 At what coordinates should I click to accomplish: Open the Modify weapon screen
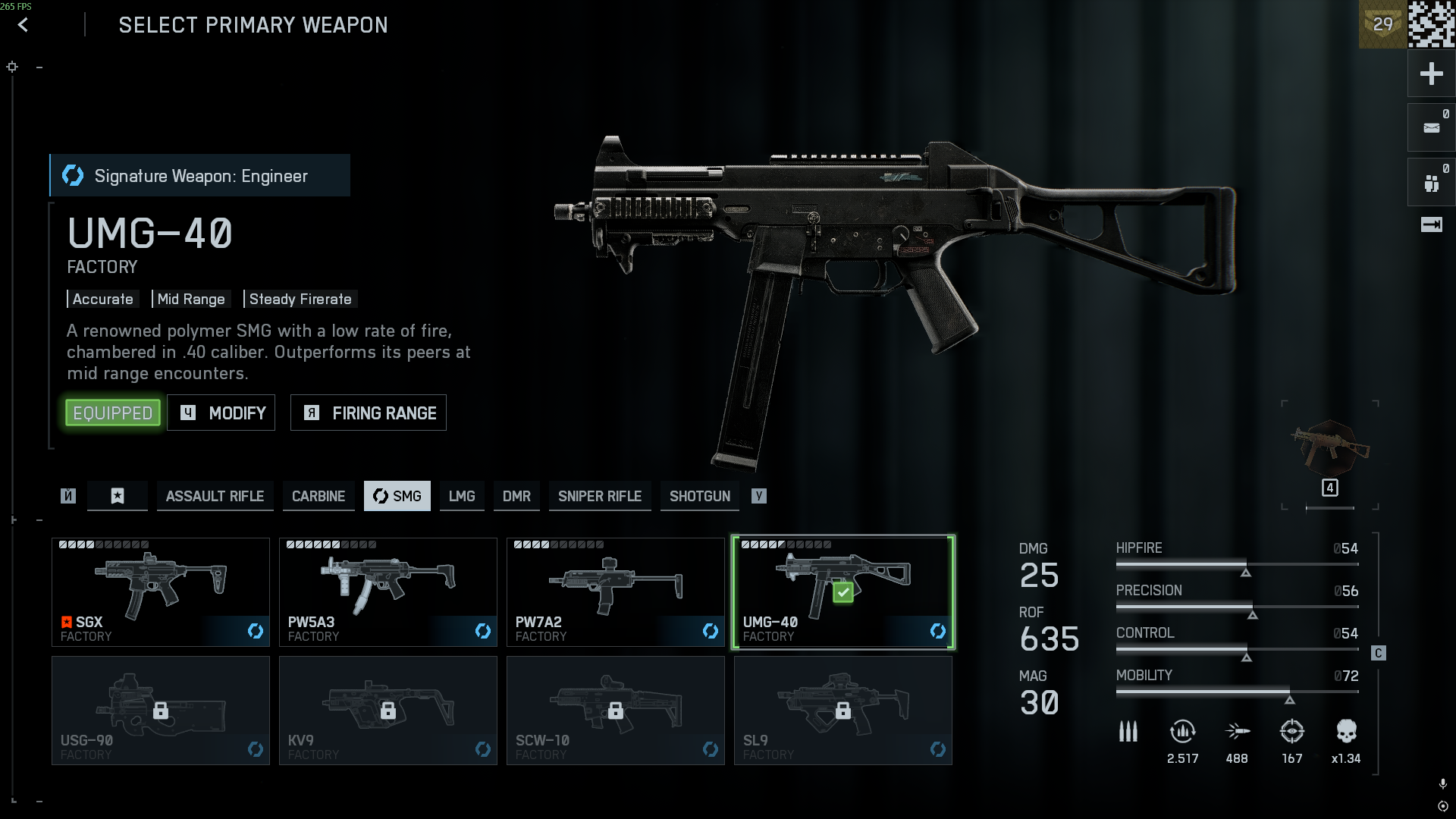[221, 413]
